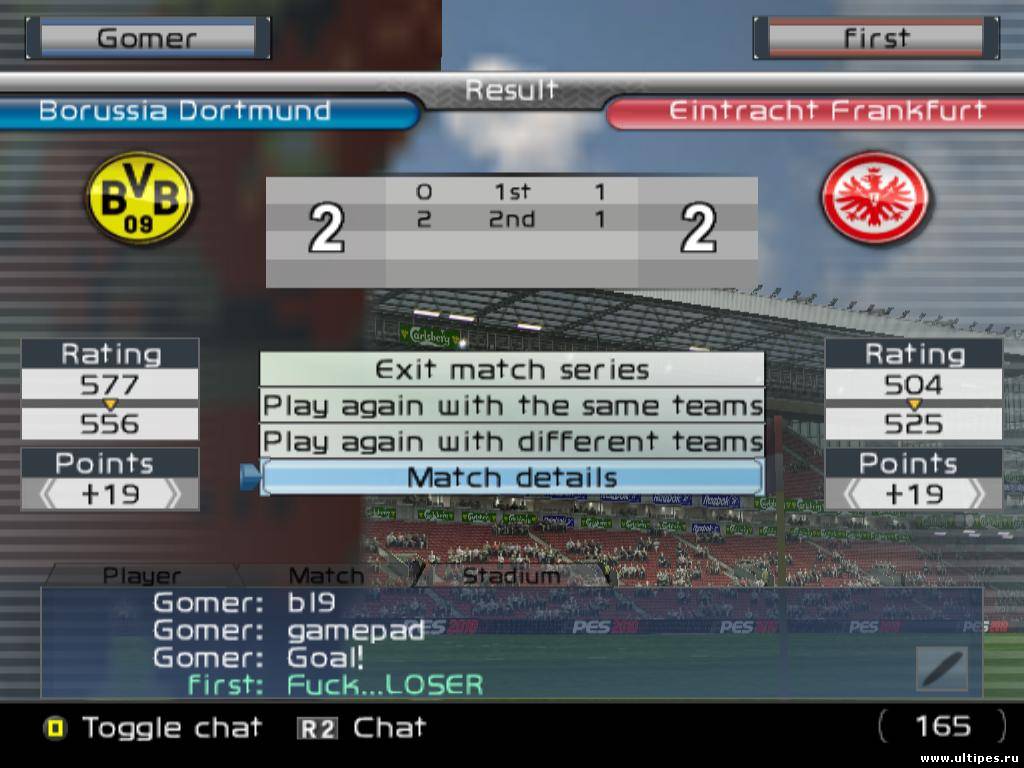Select Exit match series
1024x768 pixels.
(x=511, y=369)
